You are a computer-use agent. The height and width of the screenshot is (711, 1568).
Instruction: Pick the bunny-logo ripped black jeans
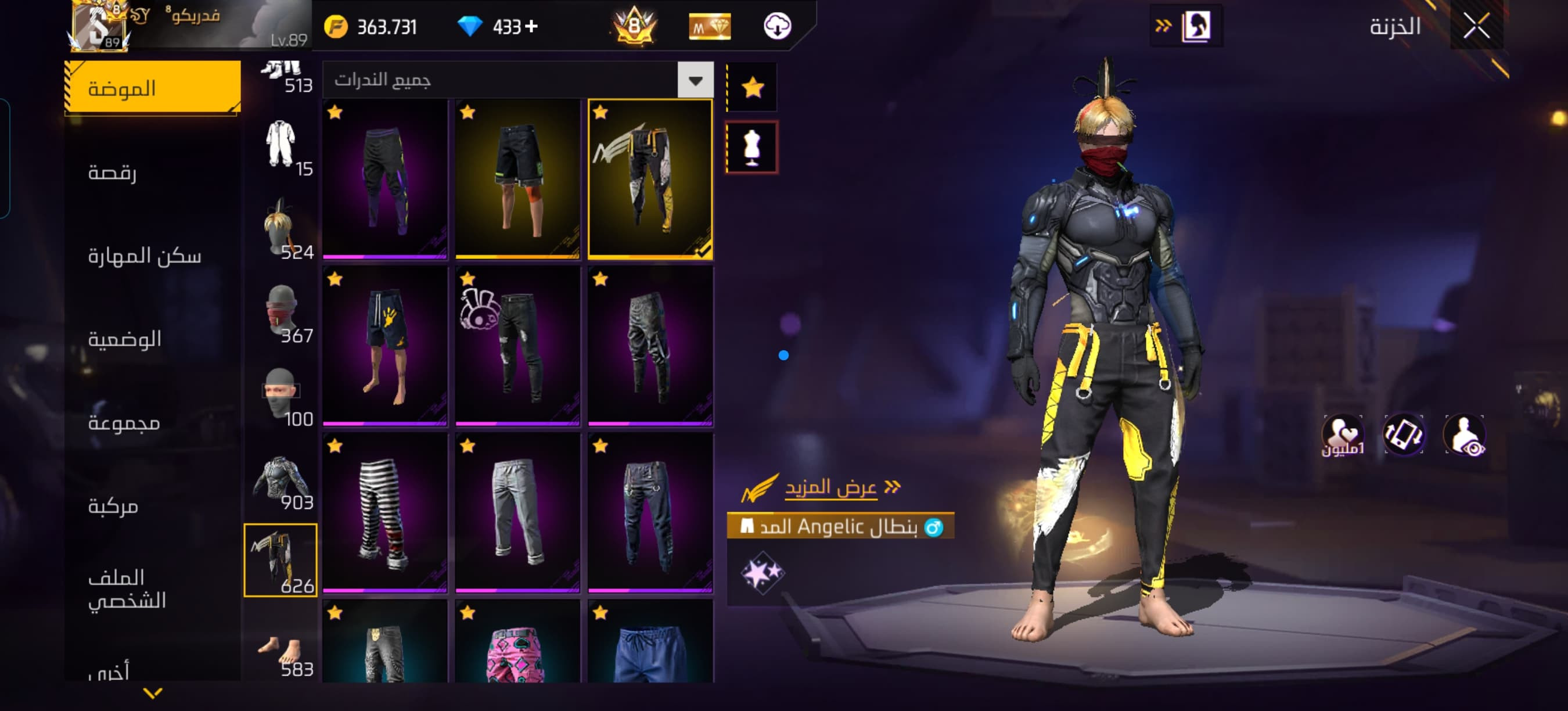pyautogui.click(x=517, y=346)
